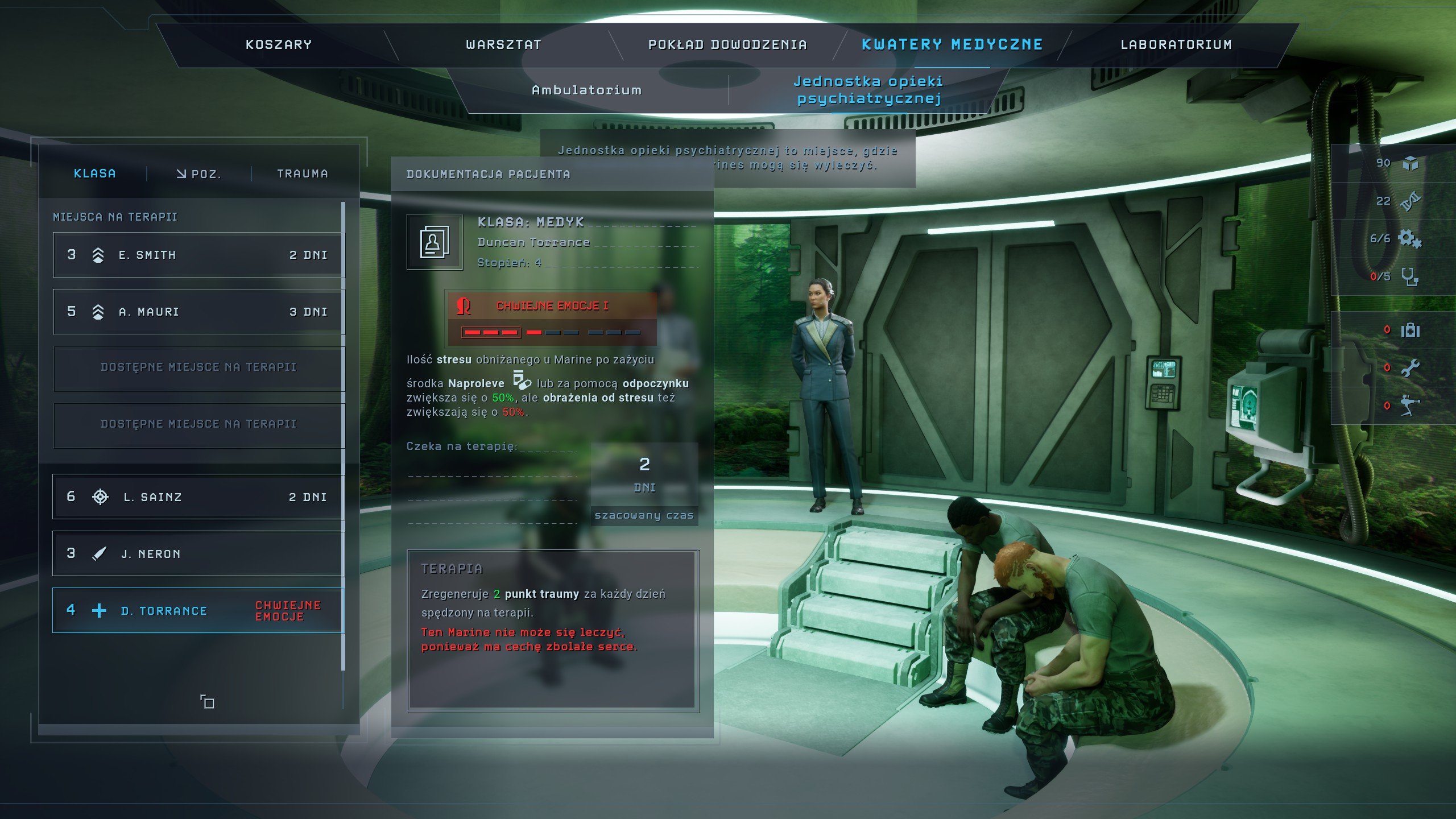Viewport: 1456px width, 819px height.
Task: Select E. Smith's rank chevron icon
Action: click(98, 254)
